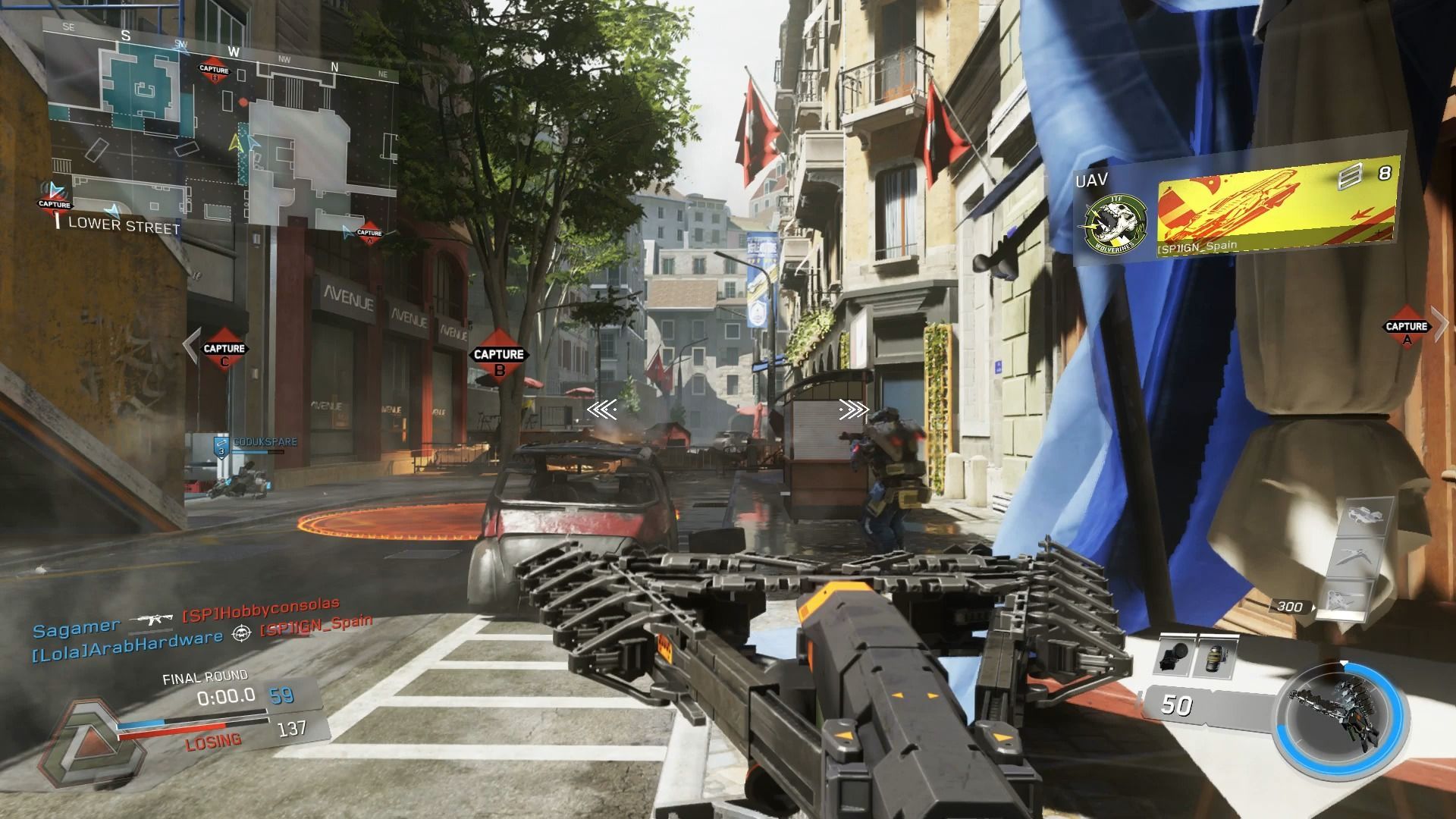Click the Sagamer kill feed entry
The width and height of the screenshot is (1456, 819).
(x=76, y=626)
